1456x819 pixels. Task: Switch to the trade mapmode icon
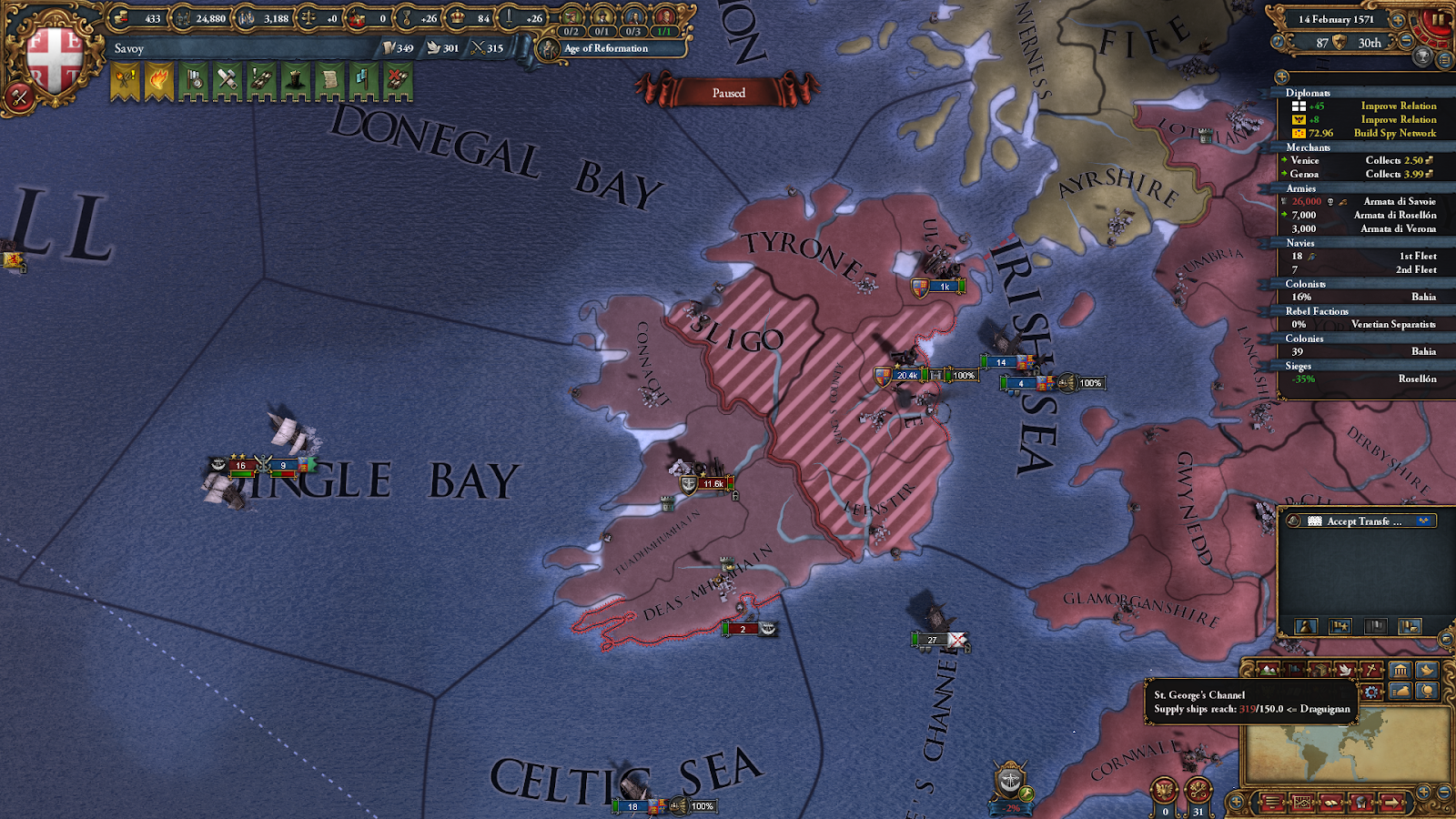click(1319, 670)
